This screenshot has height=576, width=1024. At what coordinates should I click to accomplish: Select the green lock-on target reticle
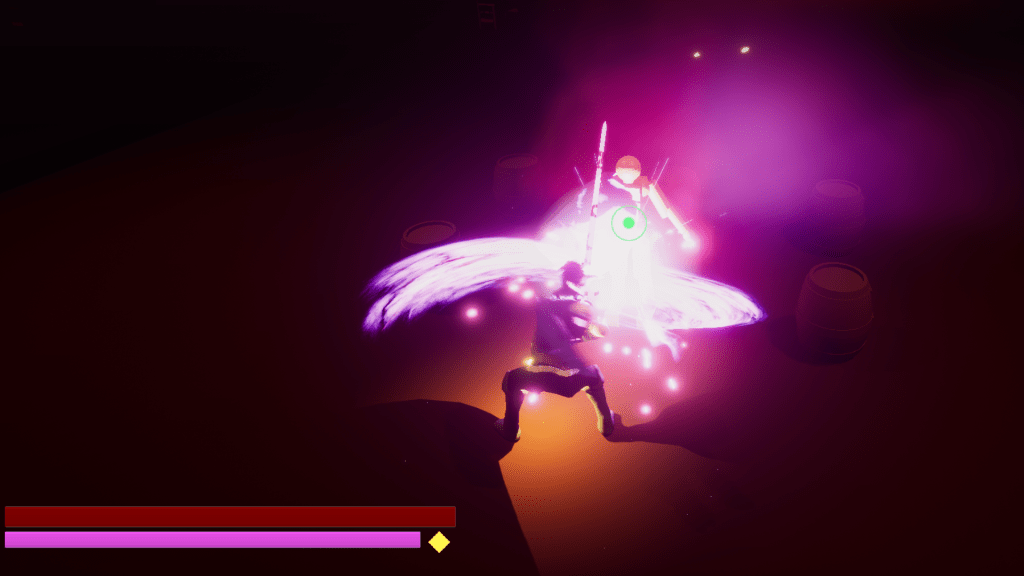(x=628, y=223)
